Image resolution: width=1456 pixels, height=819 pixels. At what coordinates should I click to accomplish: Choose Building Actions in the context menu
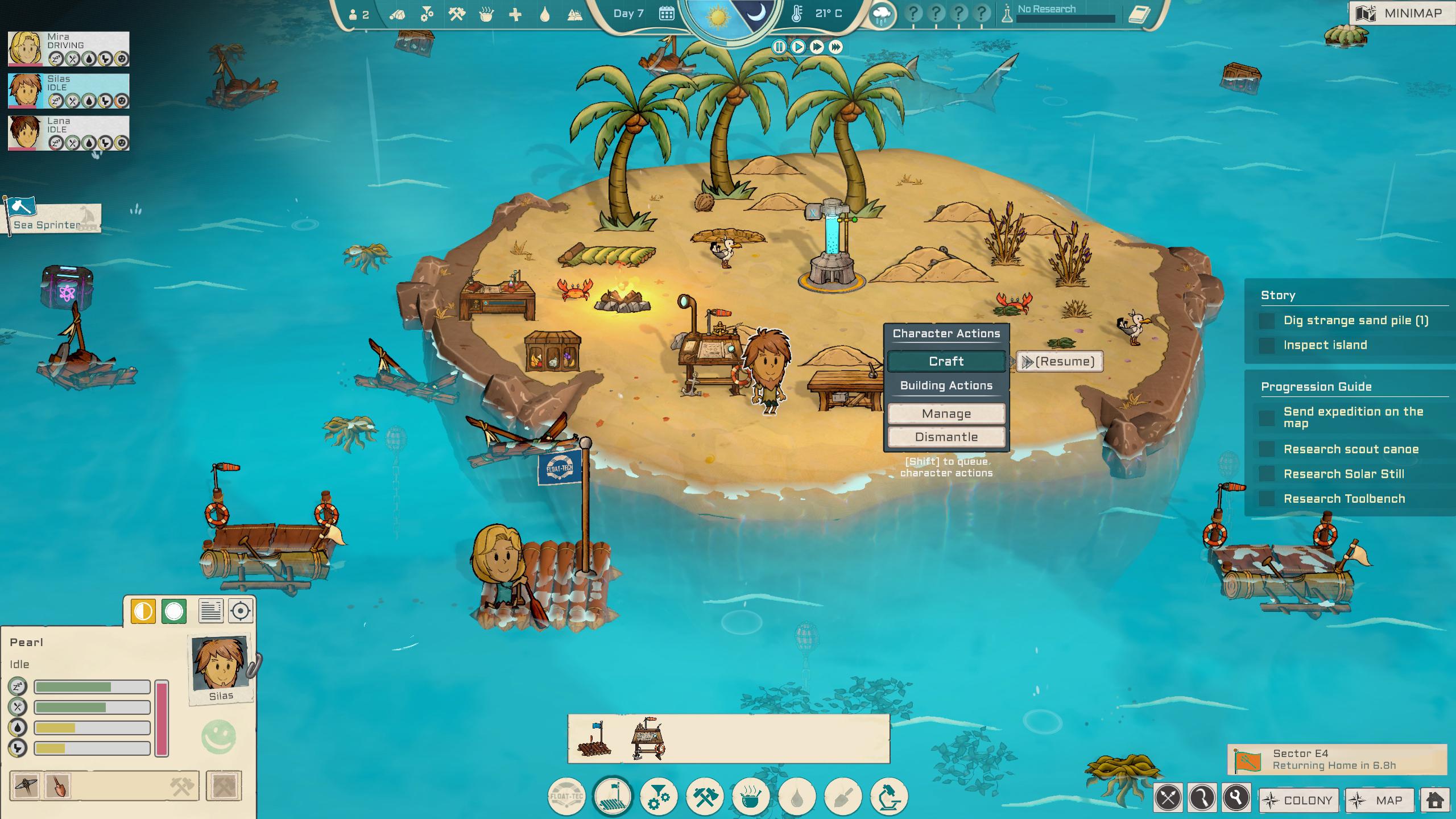[946, 385]
